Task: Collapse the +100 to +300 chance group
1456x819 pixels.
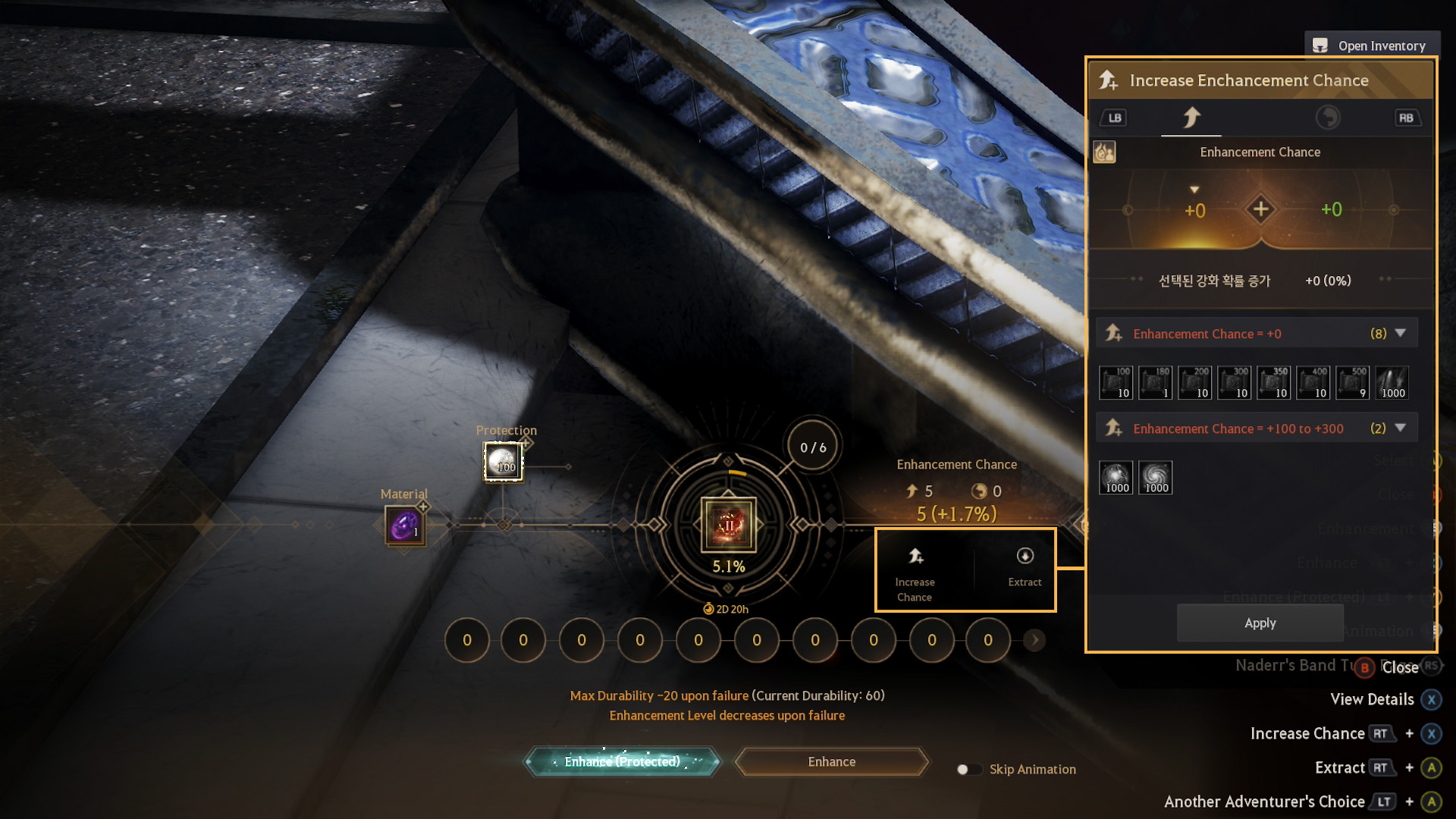Action: (1401, 428)
